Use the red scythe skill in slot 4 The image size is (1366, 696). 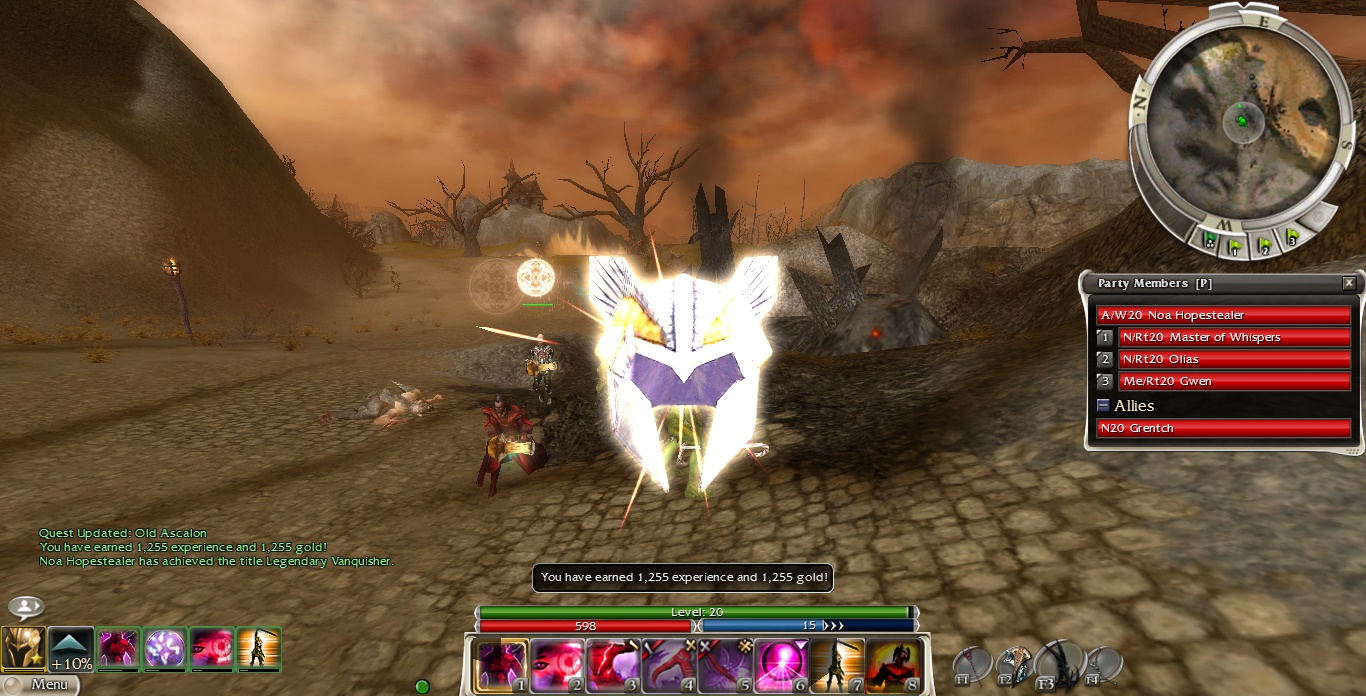click(x=669, y=666)
